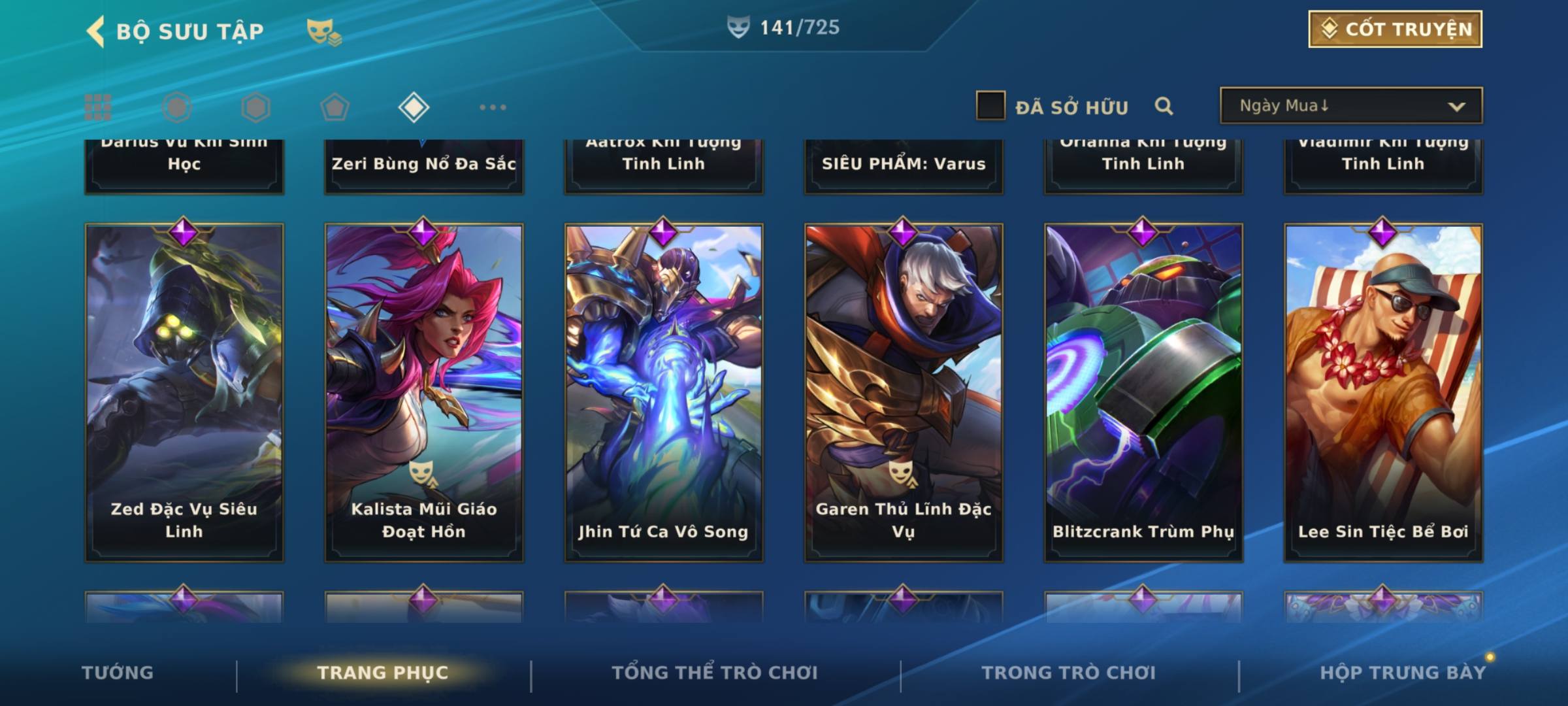Screen dimensions: 1568x706
Task: Toggle the Đã Sở Hữu checkbox
Action: [990, 106]
